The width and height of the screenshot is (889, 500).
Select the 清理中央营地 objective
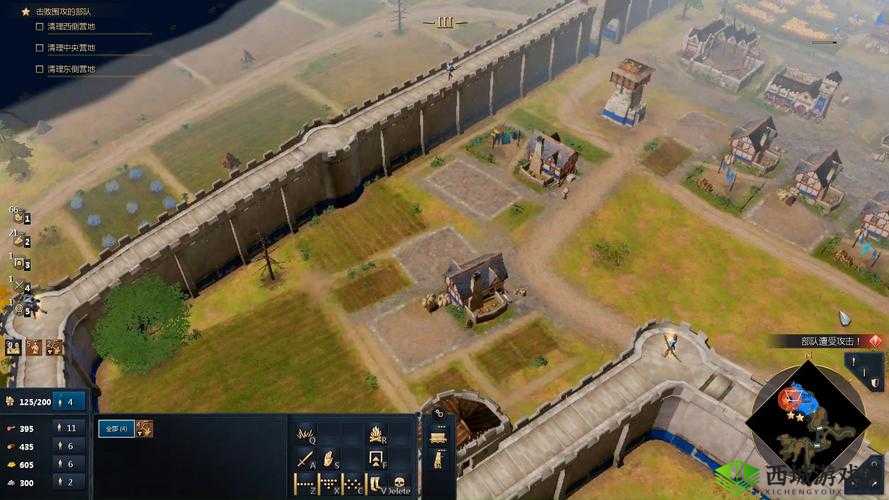(x=72, y=47)
